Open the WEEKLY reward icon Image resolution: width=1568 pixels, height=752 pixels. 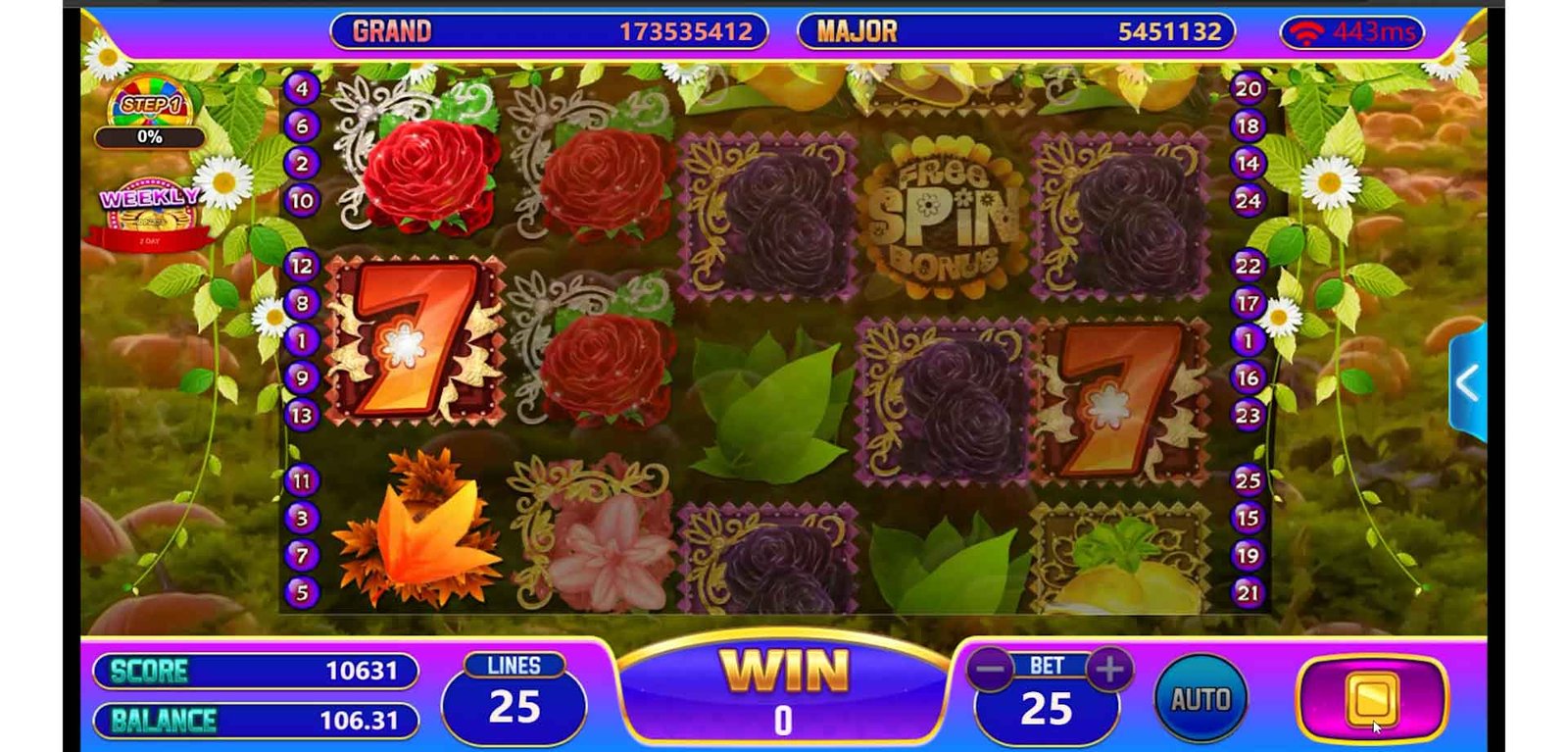149,212
